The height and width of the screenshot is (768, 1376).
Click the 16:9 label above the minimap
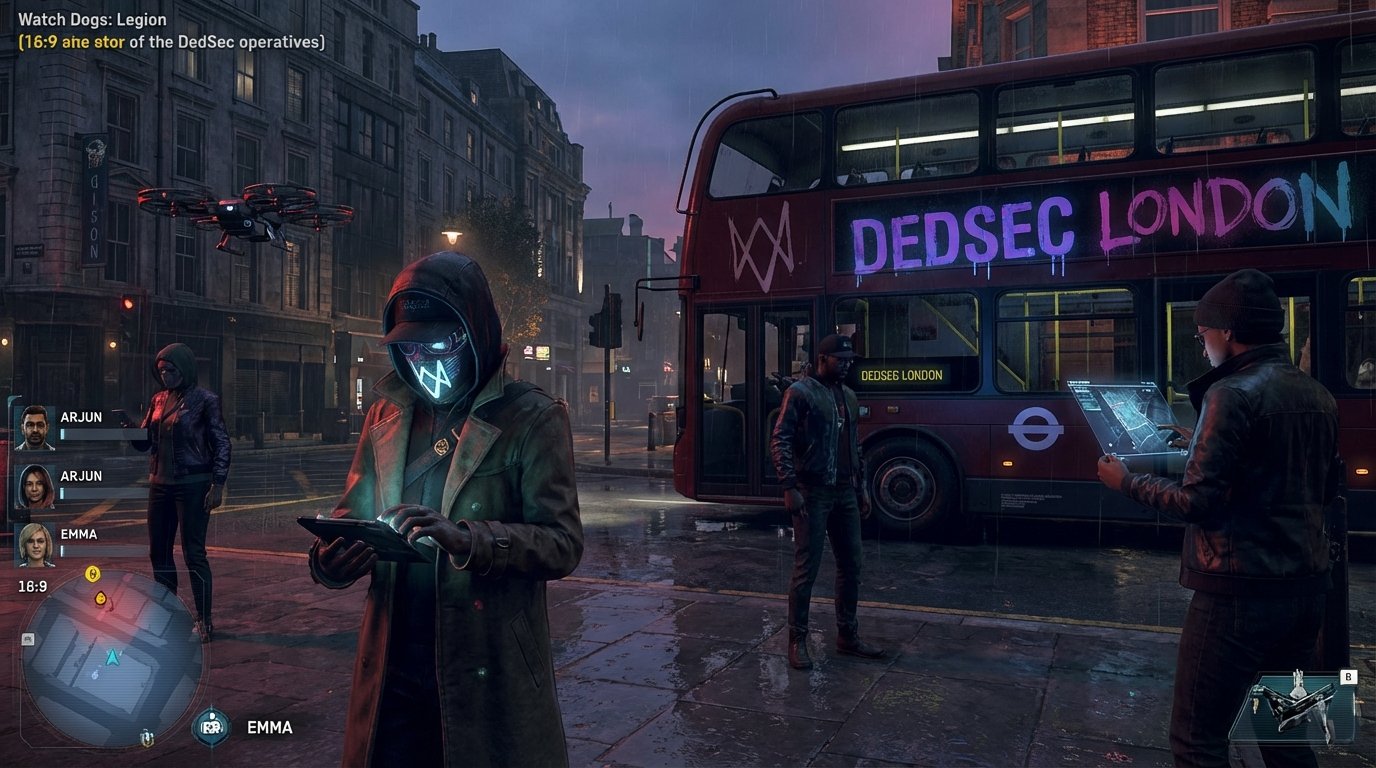pos(33,585)
